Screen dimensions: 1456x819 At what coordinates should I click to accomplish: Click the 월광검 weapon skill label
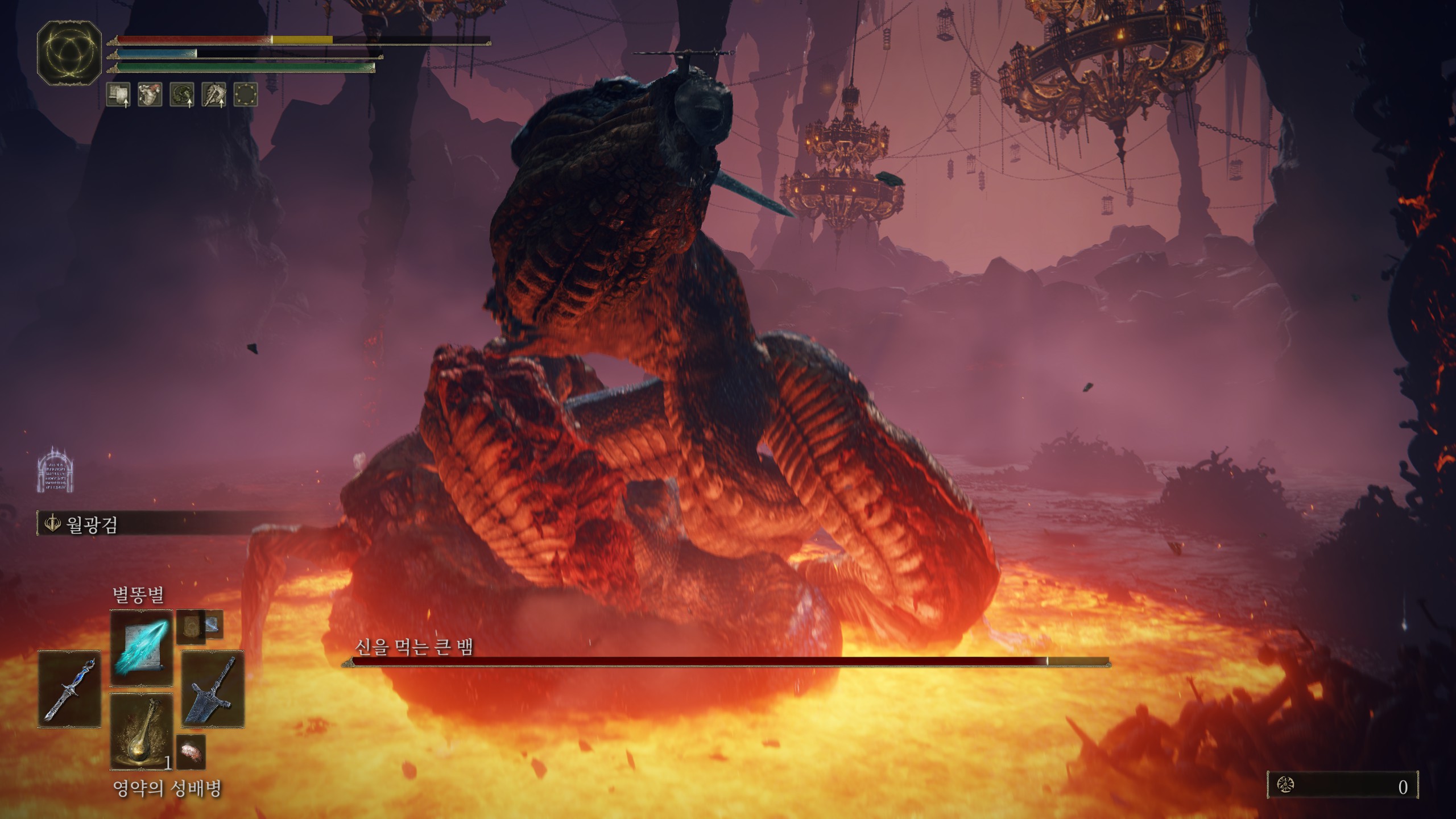pos(92,524)
